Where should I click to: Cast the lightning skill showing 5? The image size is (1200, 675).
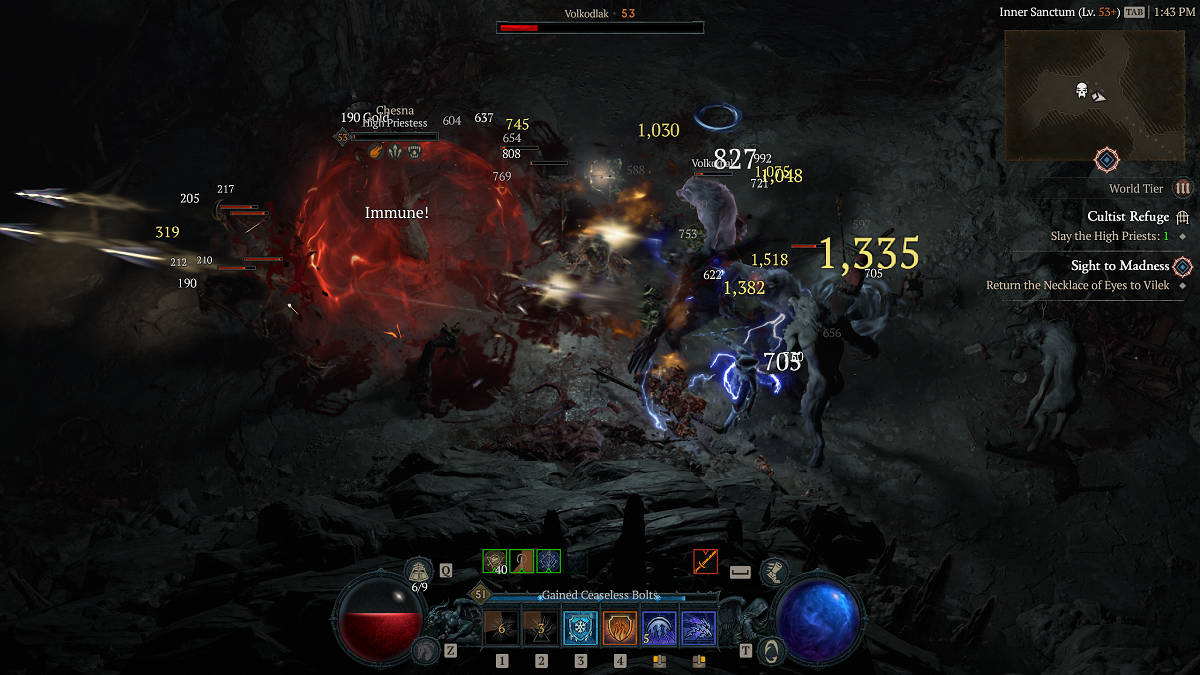click(x=659, y=628)
